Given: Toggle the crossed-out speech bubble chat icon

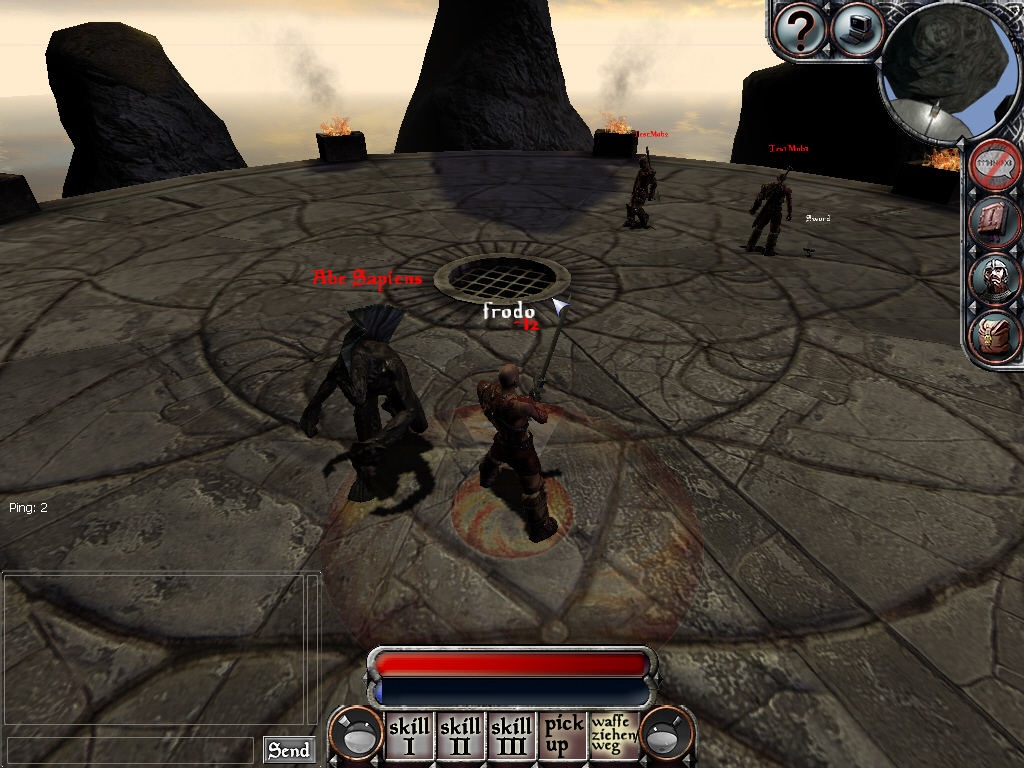Looking at the screenshot, I should tap(995, 164).
